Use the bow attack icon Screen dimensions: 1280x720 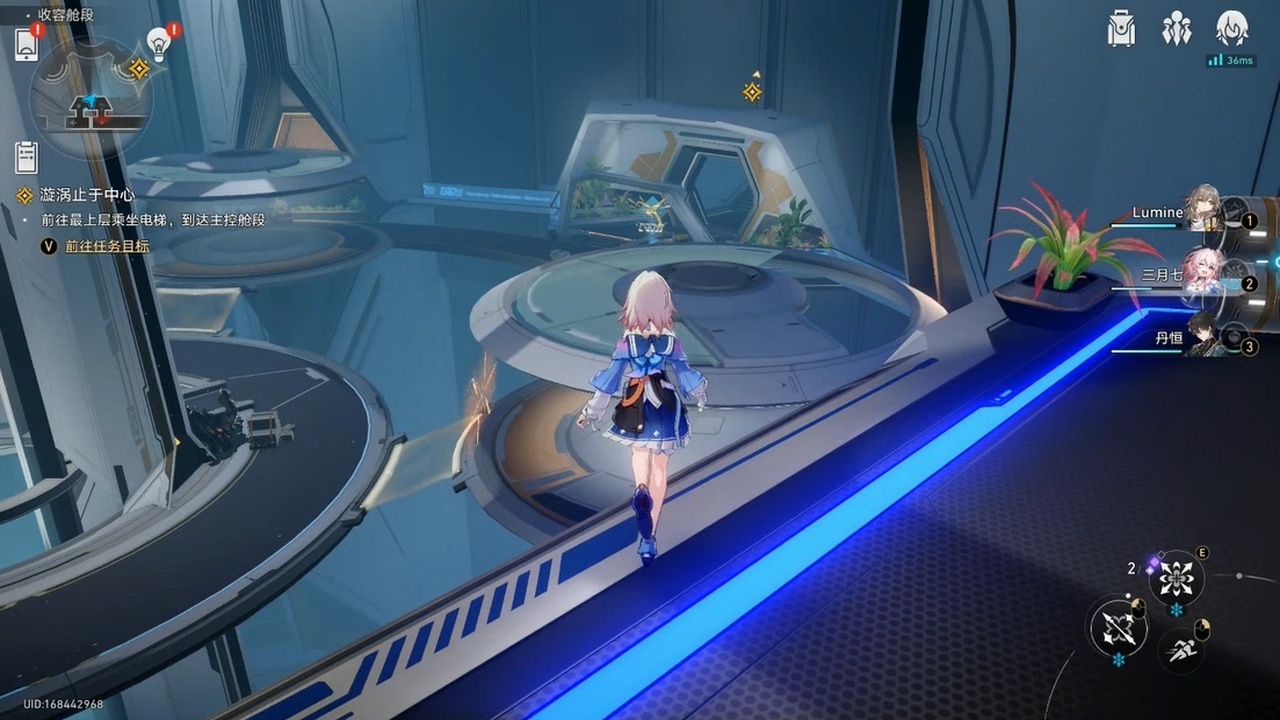[x=1117, y=627]
